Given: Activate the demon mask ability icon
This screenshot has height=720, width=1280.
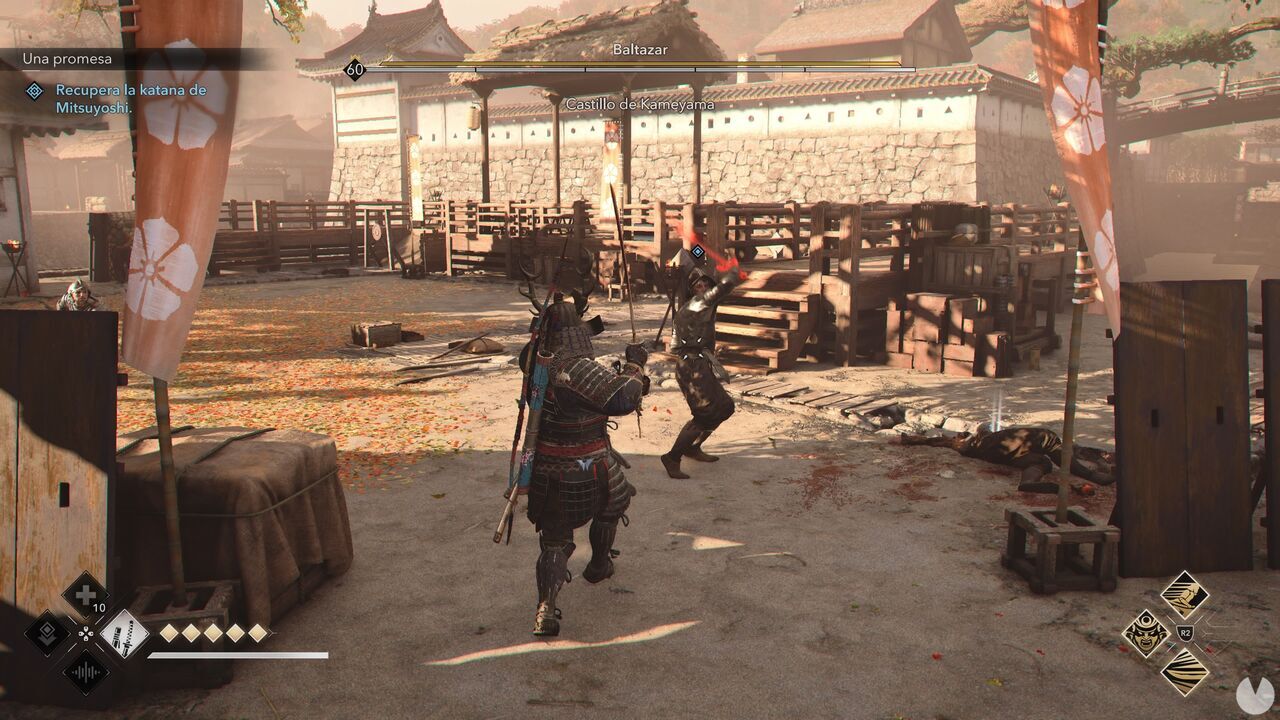Looking at the screenshot, I should click(1146, 634).
